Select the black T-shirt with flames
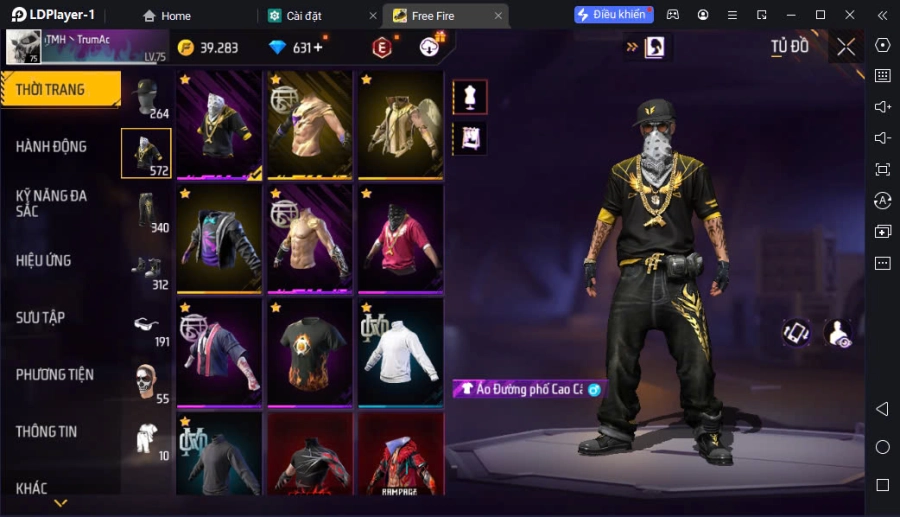Viewport: 900px width, 517px height. point(310,351)
